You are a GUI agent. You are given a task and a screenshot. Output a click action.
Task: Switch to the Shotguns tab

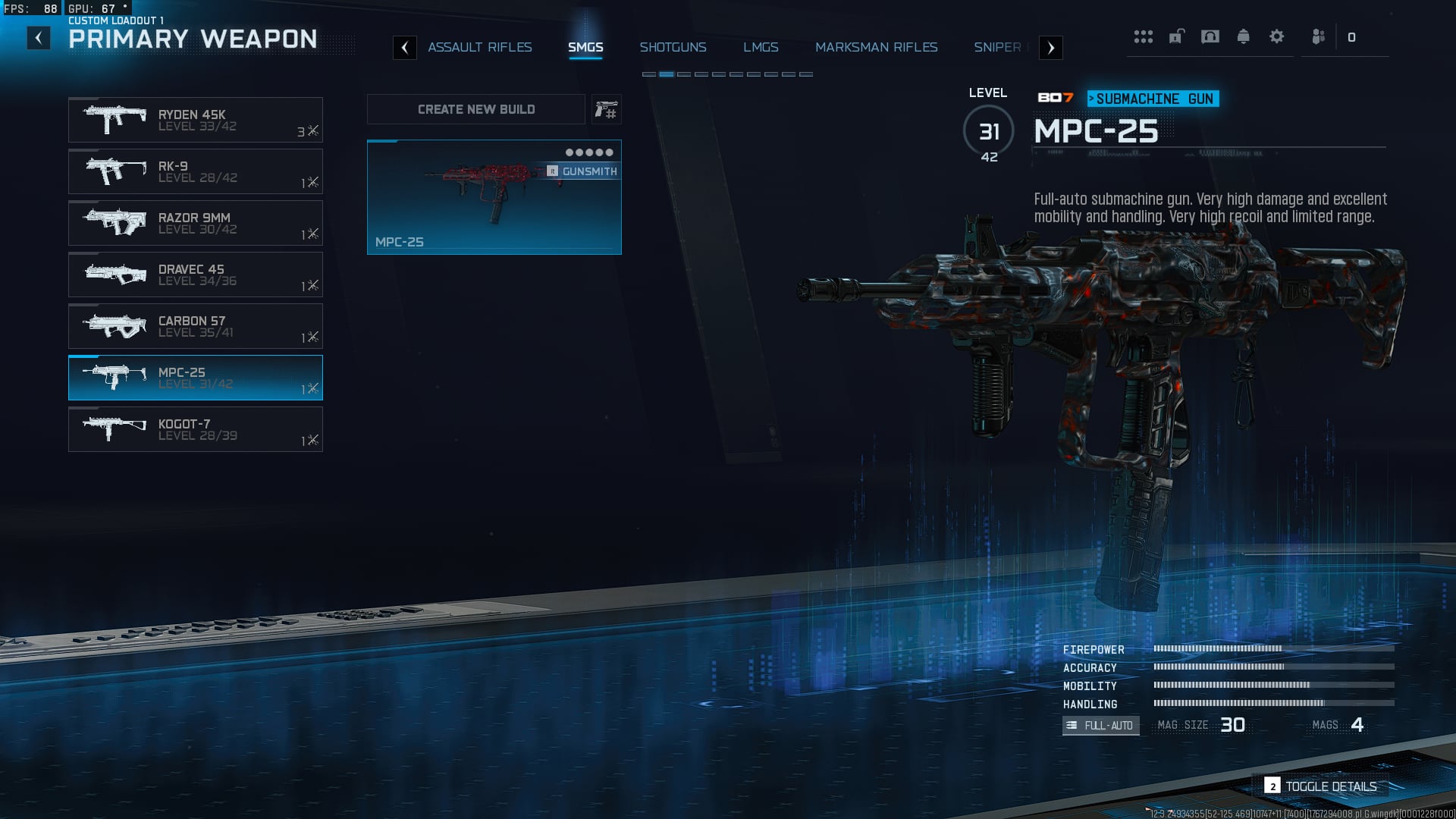coord(673,47)
